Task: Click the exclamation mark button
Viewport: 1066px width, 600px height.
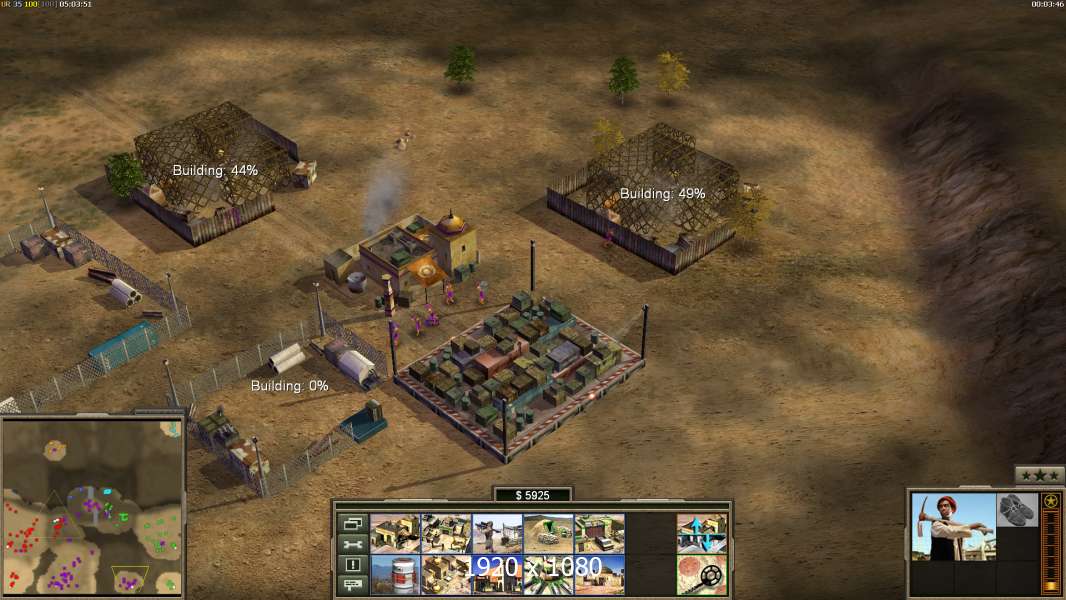Action: [352, 565]
